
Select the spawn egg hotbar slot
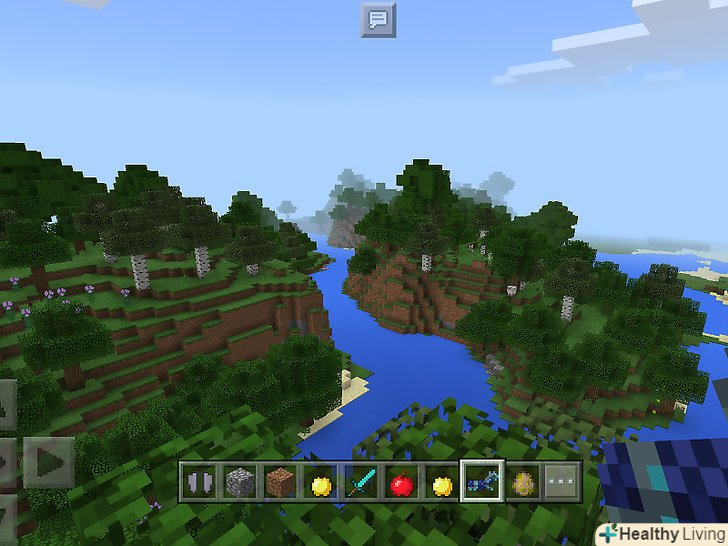pos(523,484)
